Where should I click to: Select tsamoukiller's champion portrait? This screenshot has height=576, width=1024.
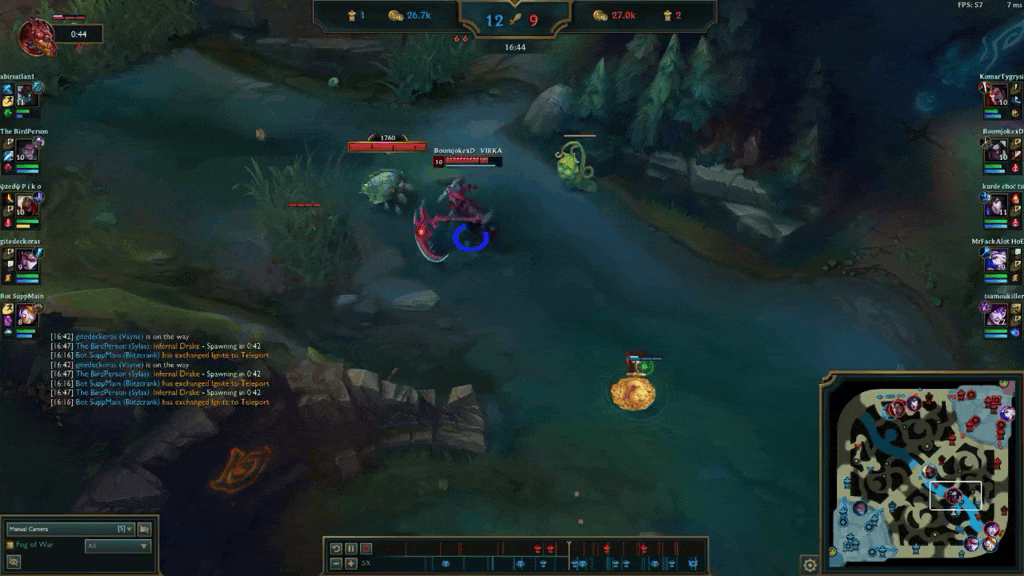(997, 315)
